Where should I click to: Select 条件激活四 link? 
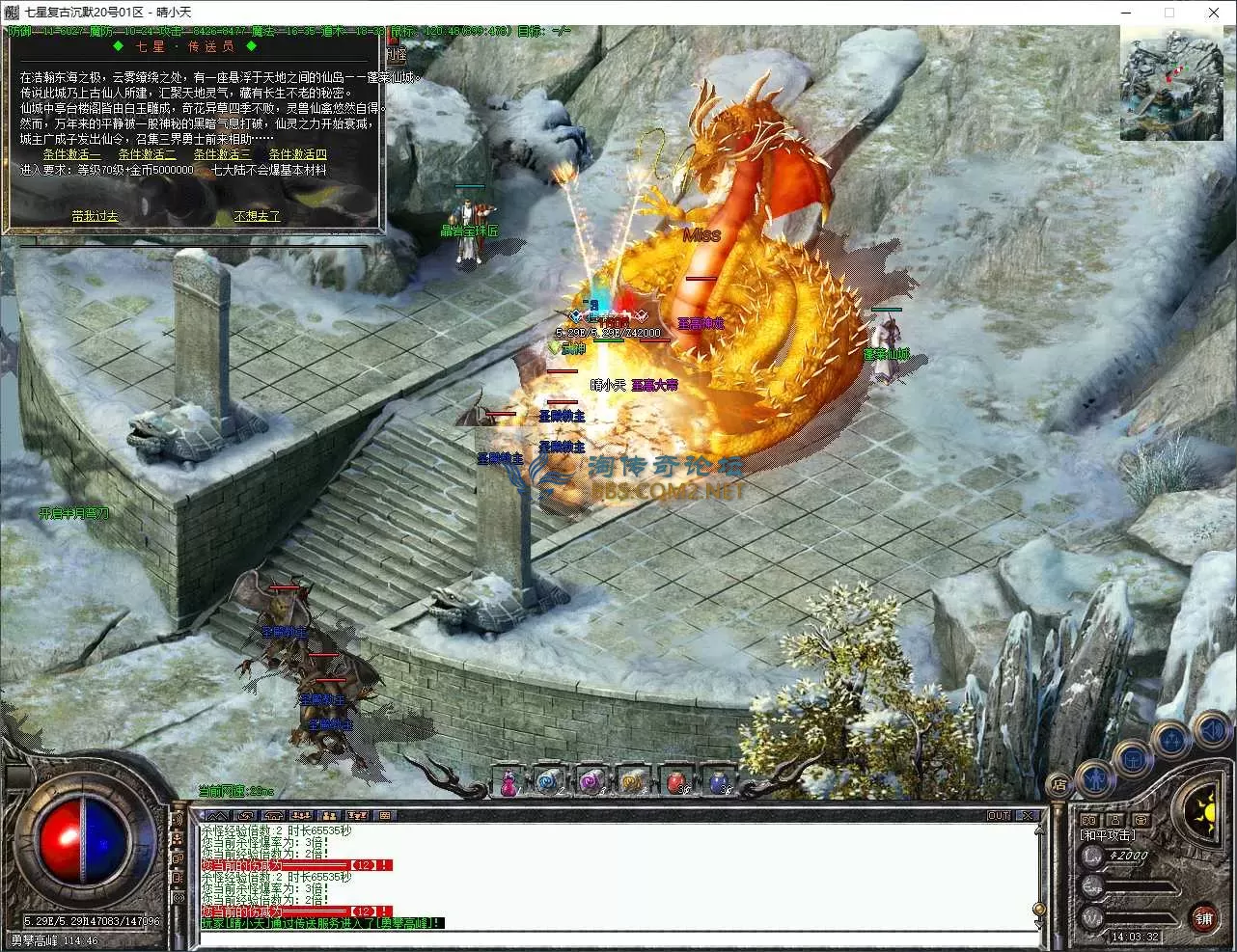pos(297,154)
